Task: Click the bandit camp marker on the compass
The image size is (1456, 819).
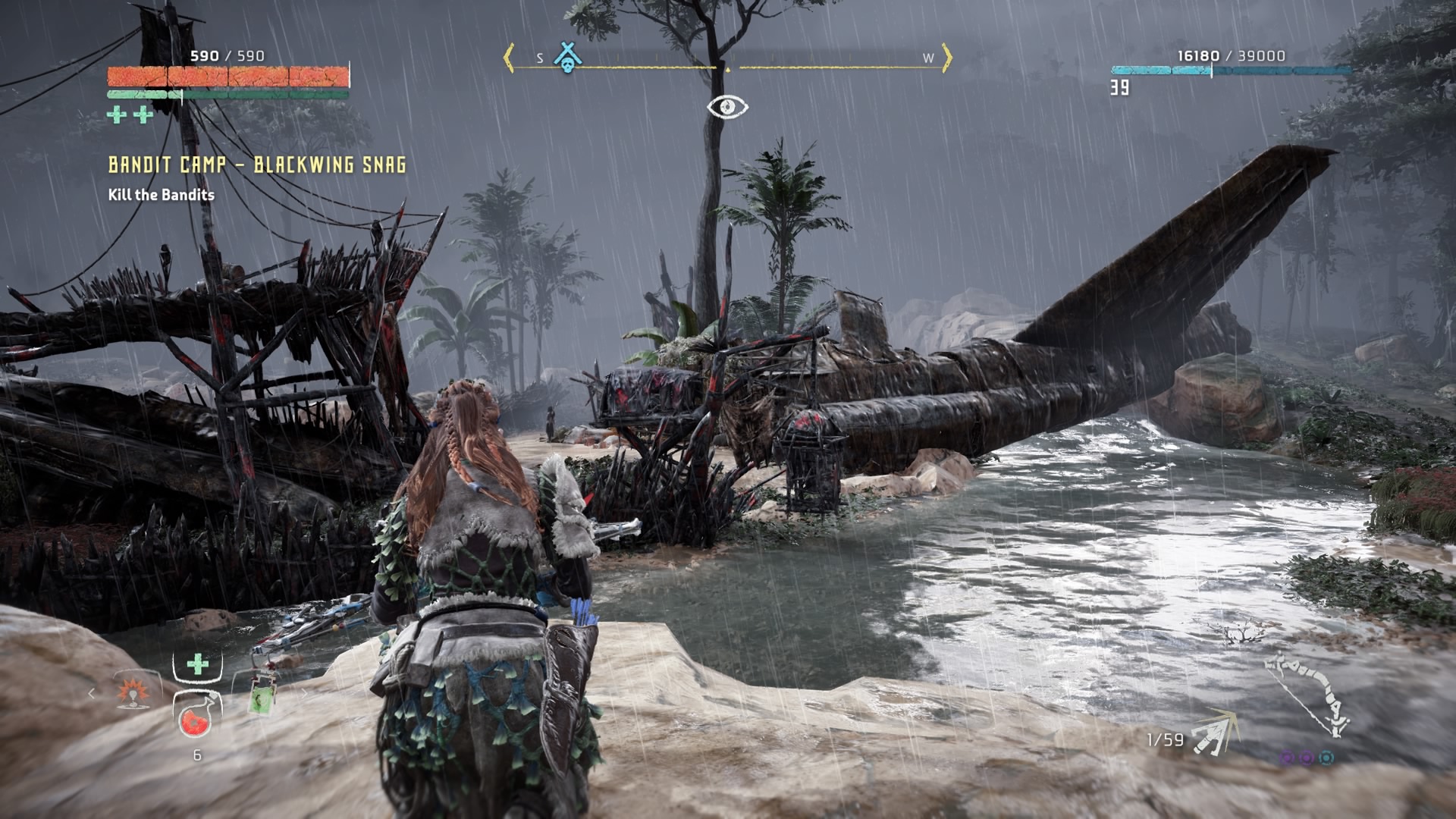Action: point(566,57)
